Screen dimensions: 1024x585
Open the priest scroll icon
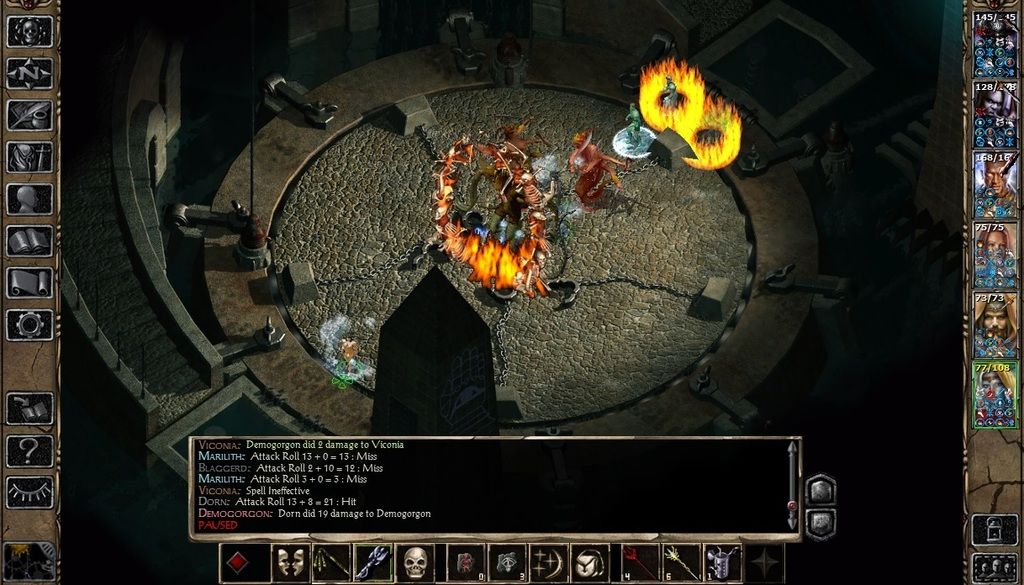click(x=30, y=283)
